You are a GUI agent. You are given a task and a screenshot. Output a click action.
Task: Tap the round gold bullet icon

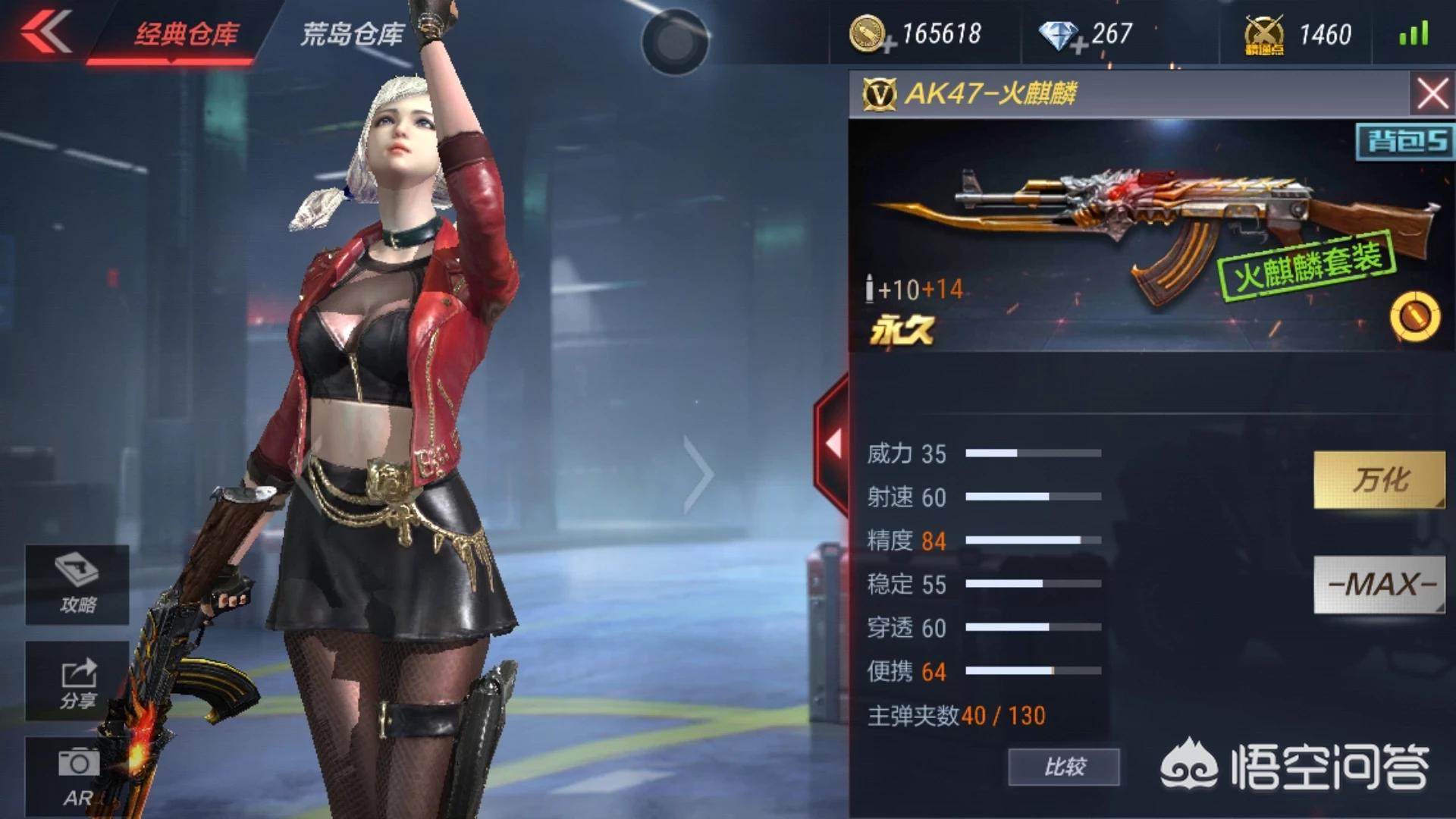click(x=1414, y=315)
